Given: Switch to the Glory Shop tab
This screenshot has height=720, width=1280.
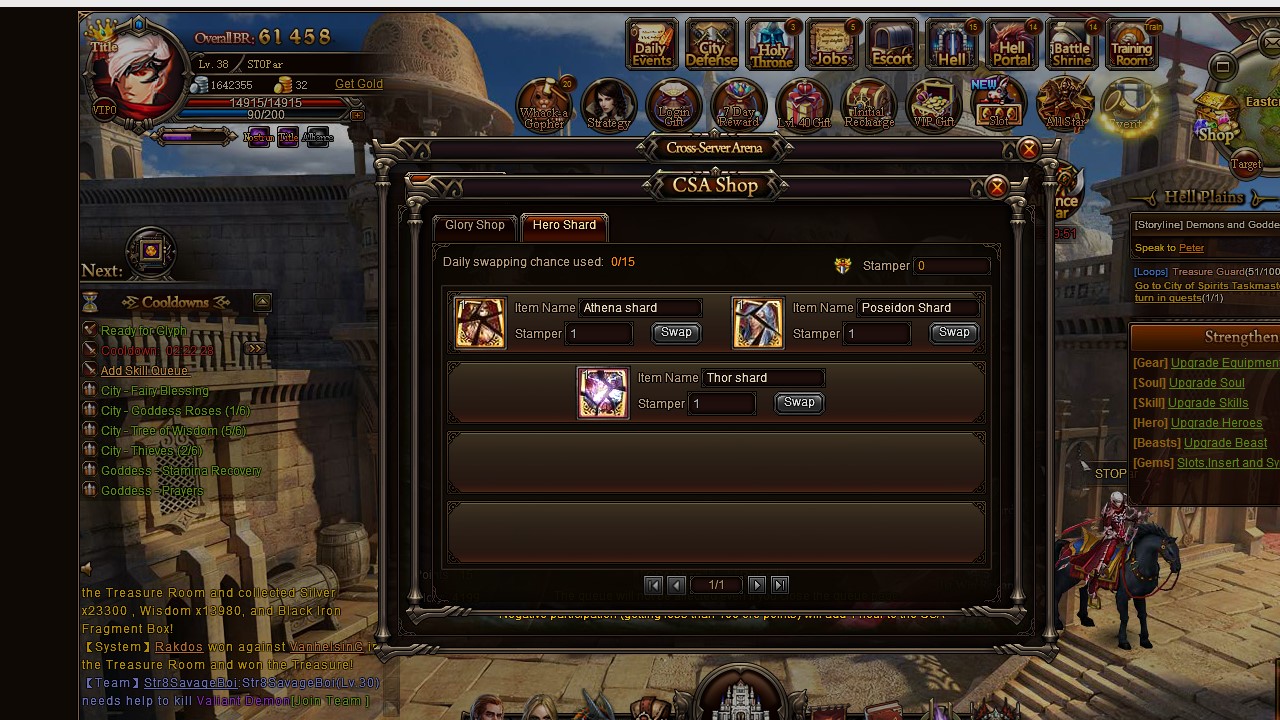Looking at the screenshot, I should 475,225.
